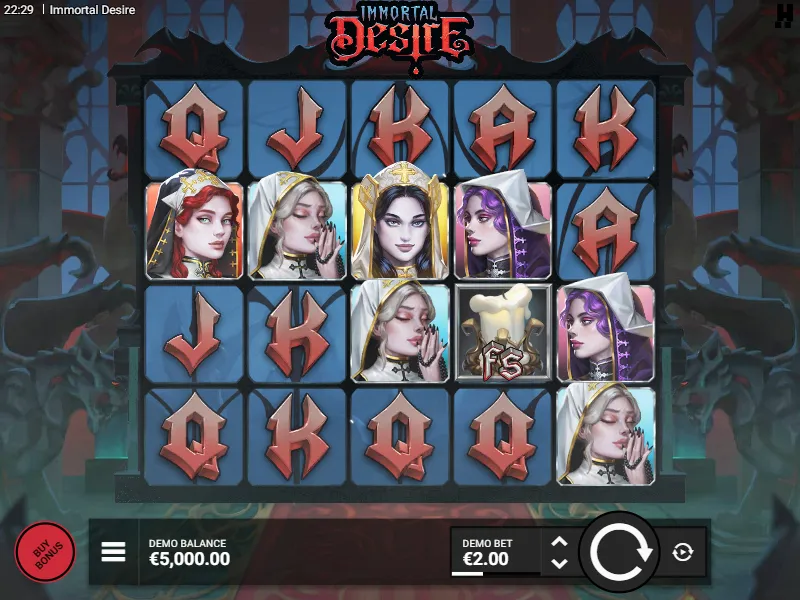Spin the reels with the large circular button
The width and height of the screenshot is (800, 600).
pos(620,552)
